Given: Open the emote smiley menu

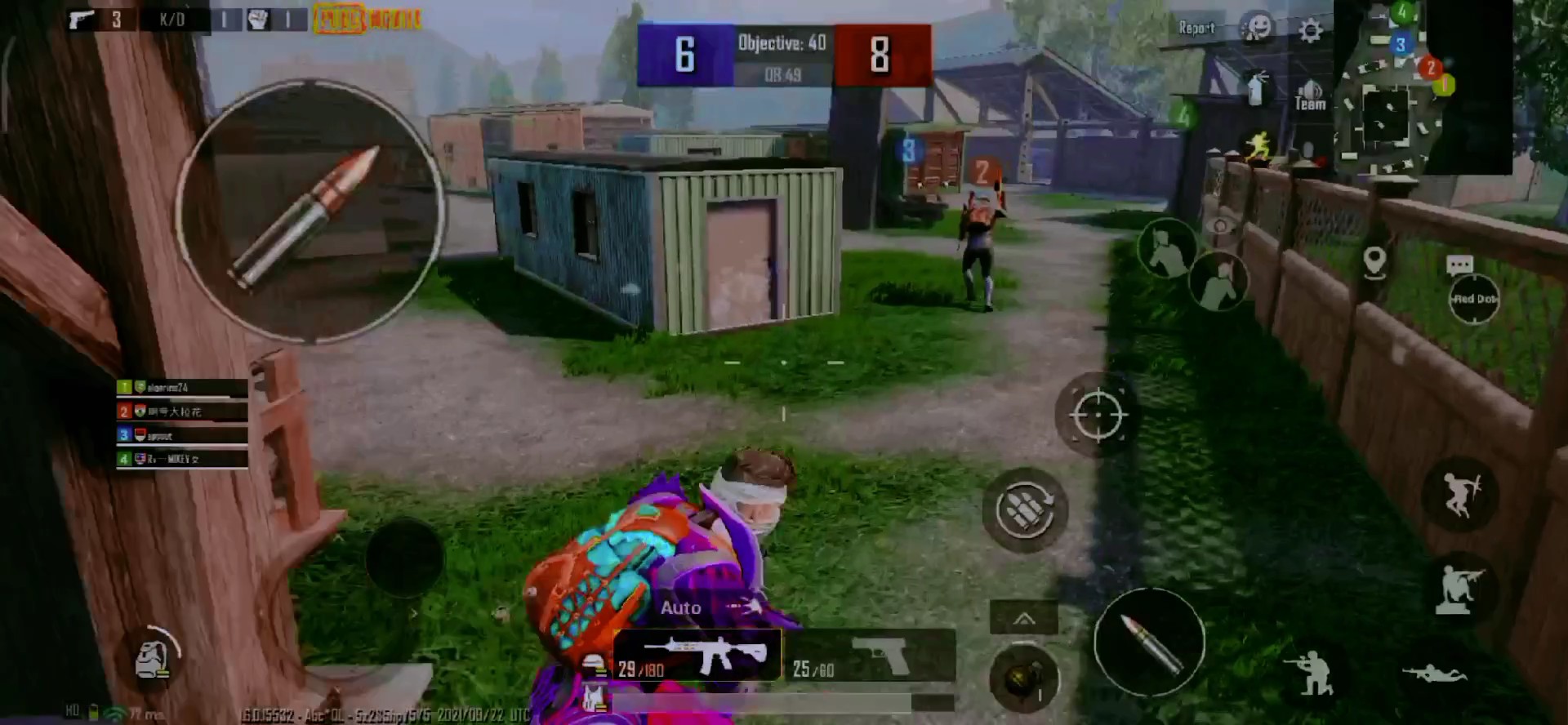Looking at the screenshot, I should point(1258,29).
